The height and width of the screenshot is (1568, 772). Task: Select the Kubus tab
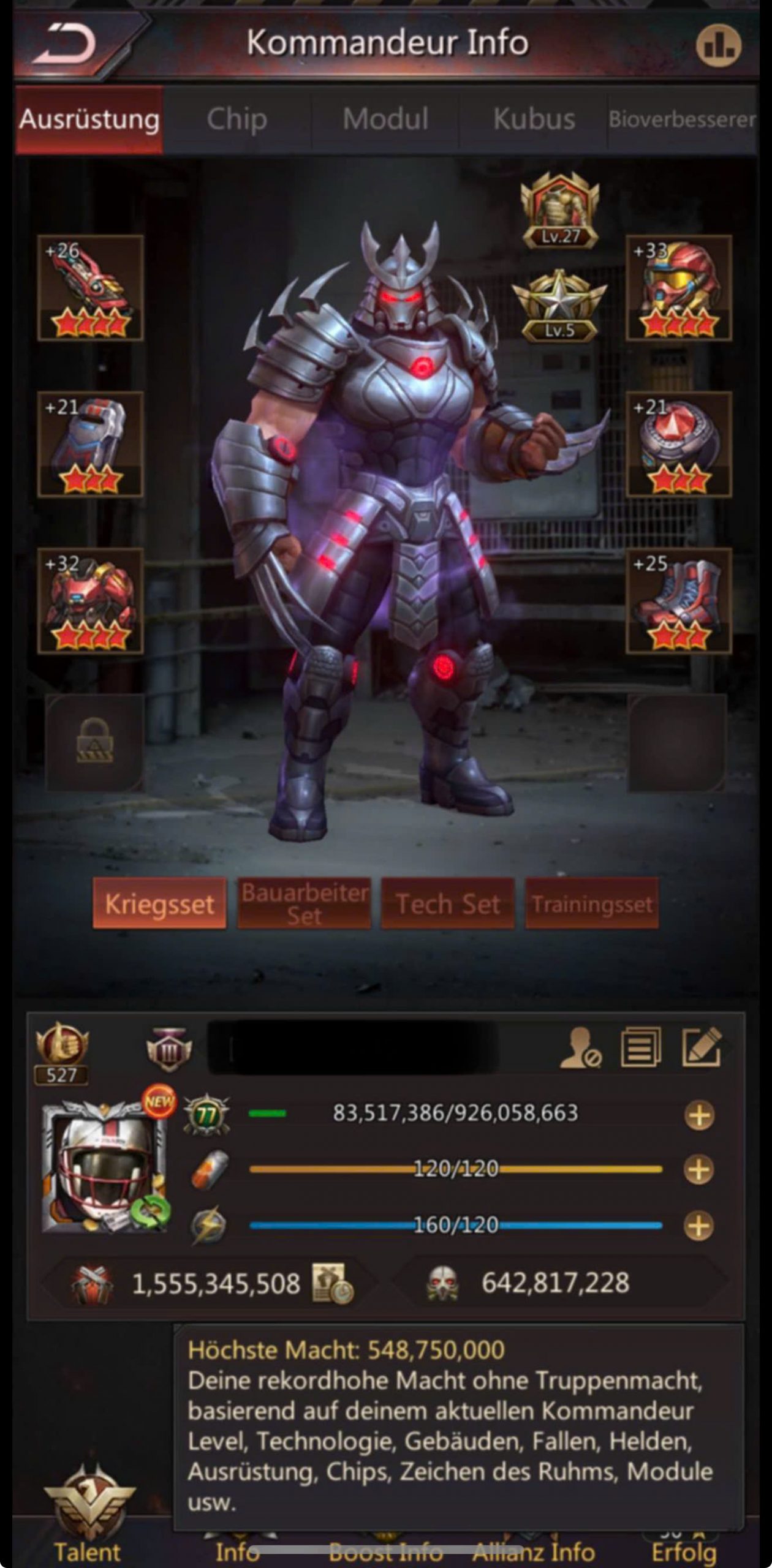[534, 119]
